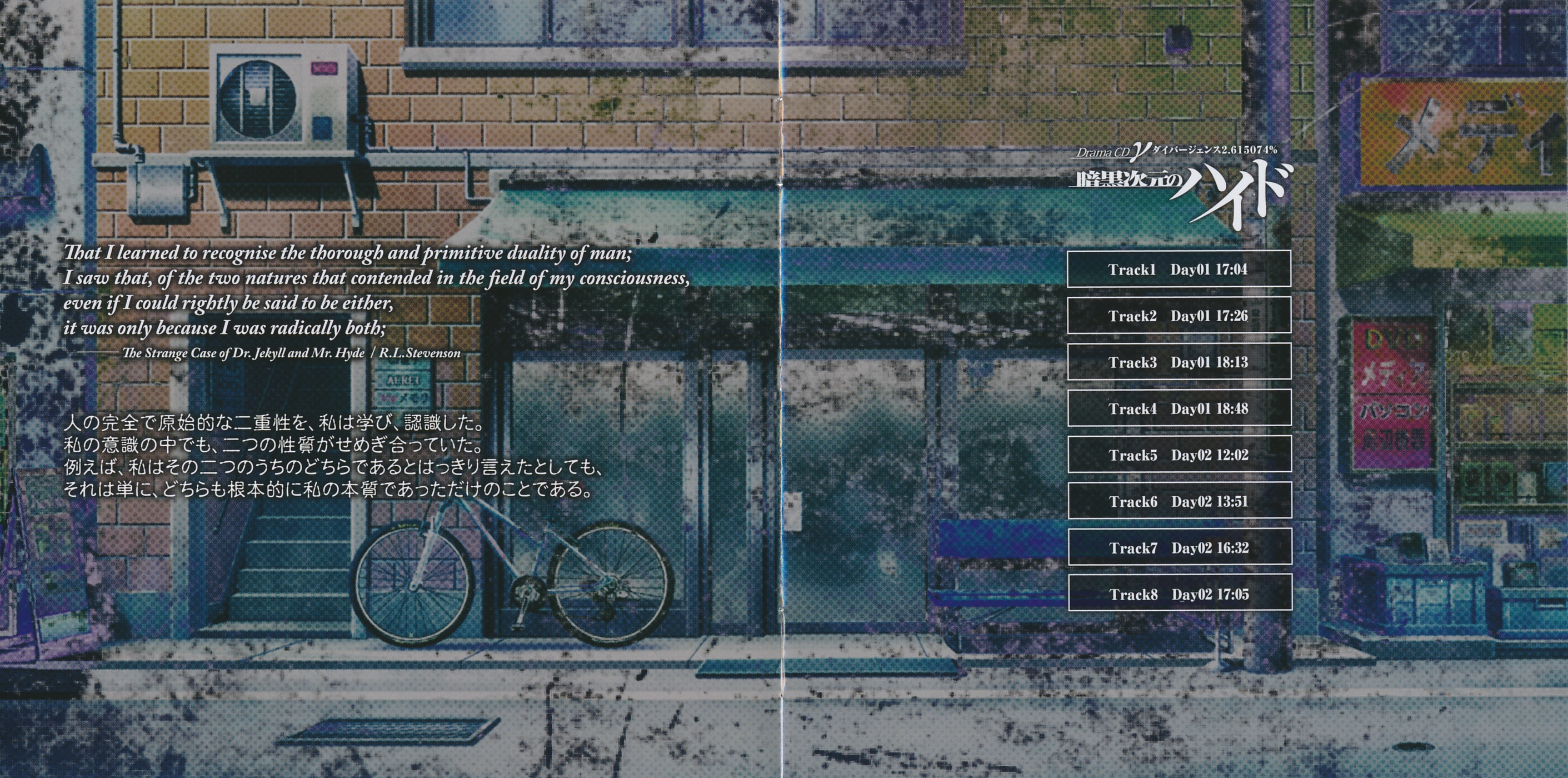Open Track3 Day01 18:13
The image size is (1568, 778).
1179,362
